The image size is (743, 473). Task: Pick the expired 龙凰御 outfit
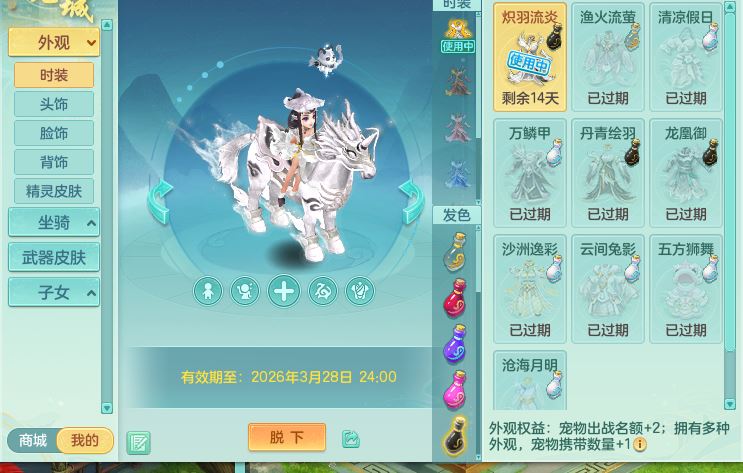click(686, 172)
